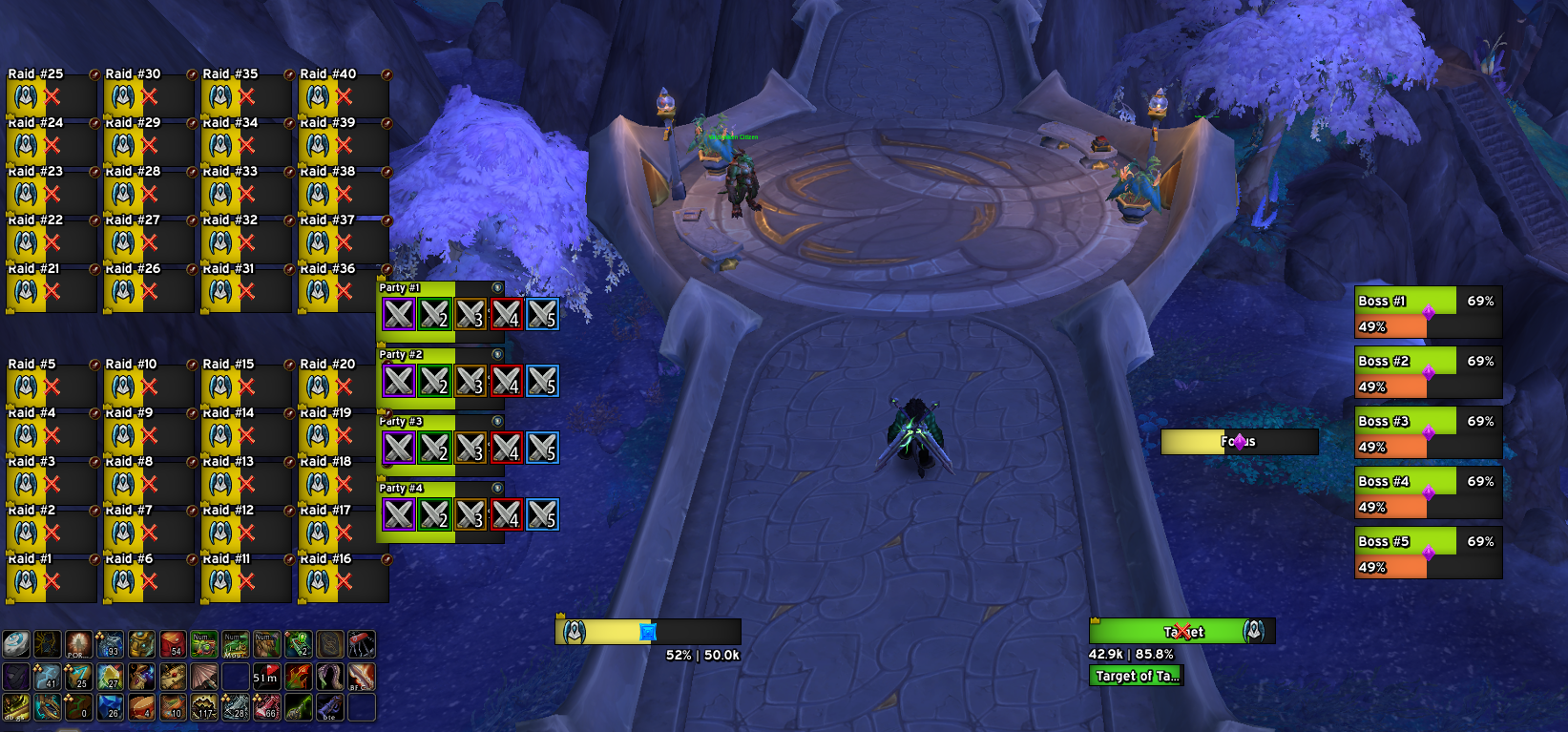Click the Boss #5 frame
The height and width of the screenshot is (732, 1568).
click(1428, 553)
